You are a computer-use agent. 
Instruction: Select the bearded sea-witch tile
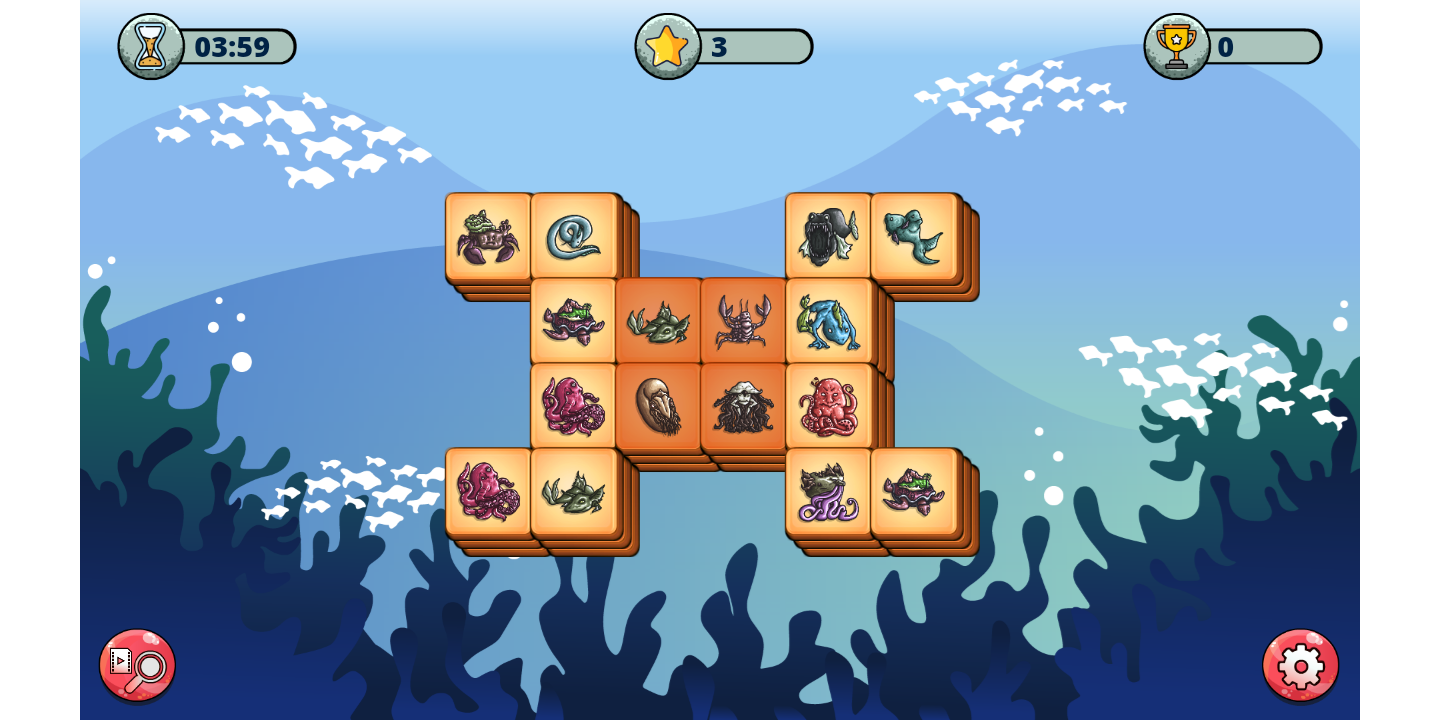[x=745, y=406]
